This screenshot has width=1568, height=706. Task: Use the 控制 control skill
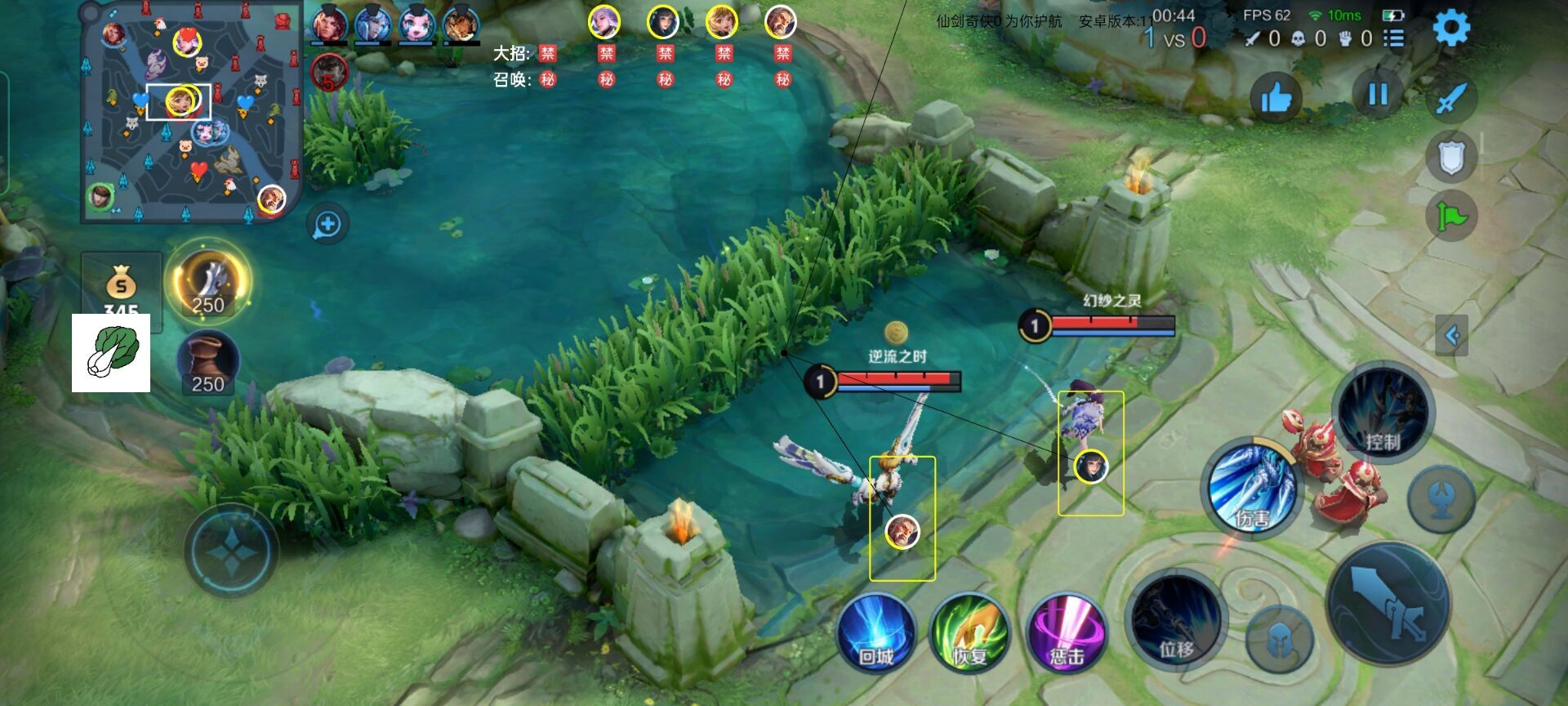click(x=1382, y=413)
